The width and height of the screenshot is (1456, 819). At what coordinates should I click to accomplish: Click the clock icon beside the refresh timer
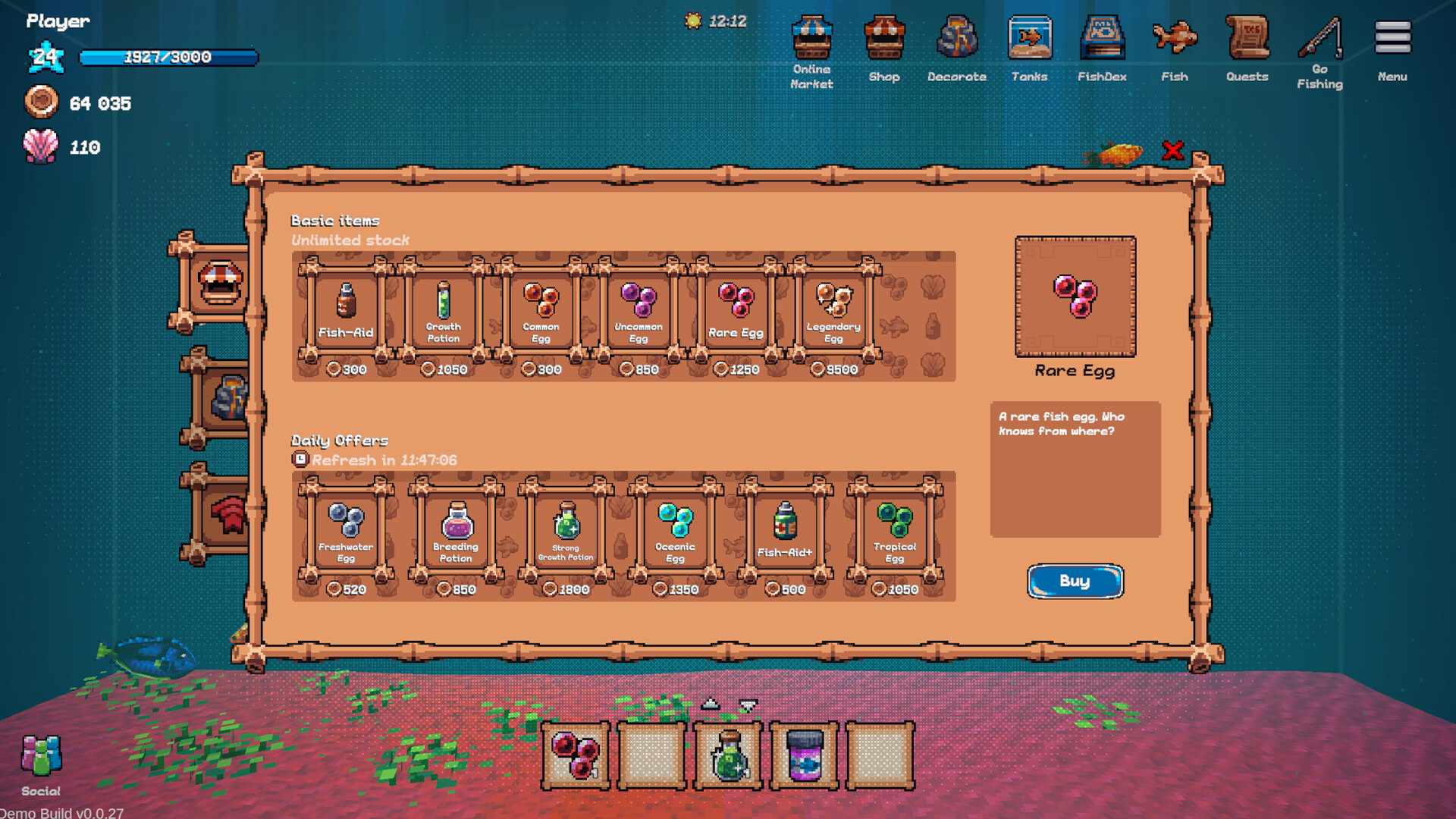[300, 459]
